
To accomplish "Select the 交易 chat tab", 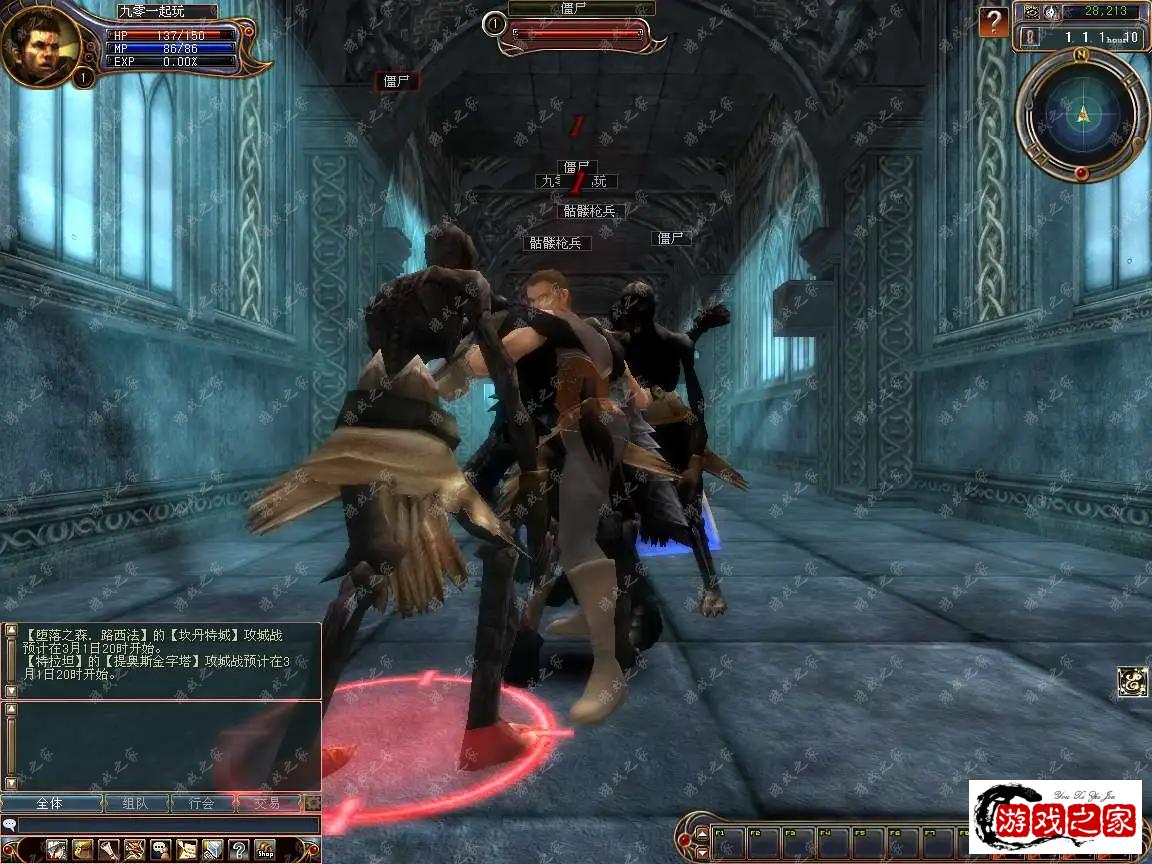I will point(268,803).
